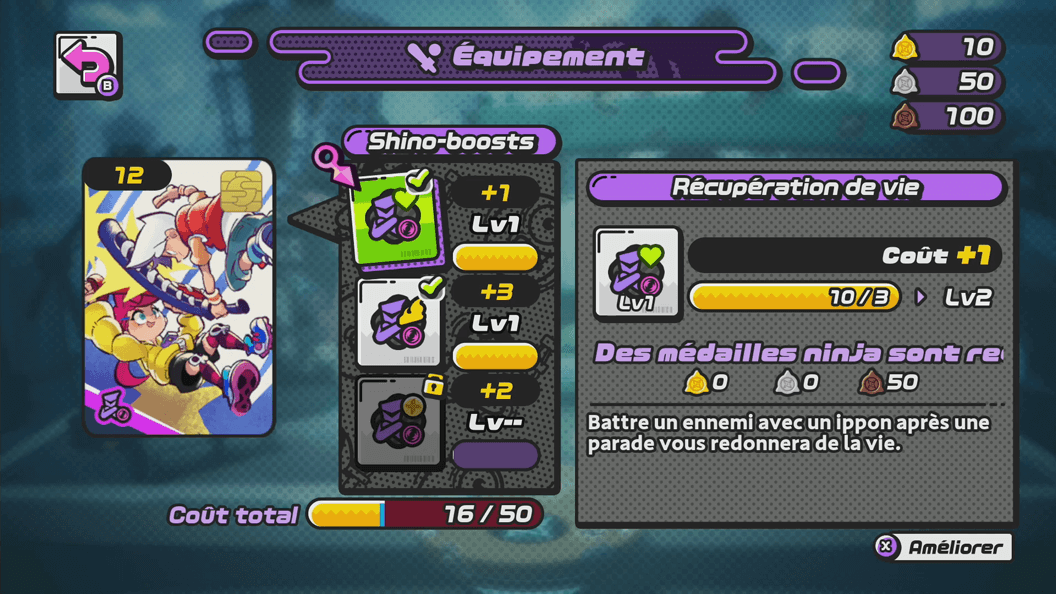Image resolution: width=1056 pixels, height=594 pixels.
Task: Choose the second equipped Shino-boost card
Action: (399, 323)
